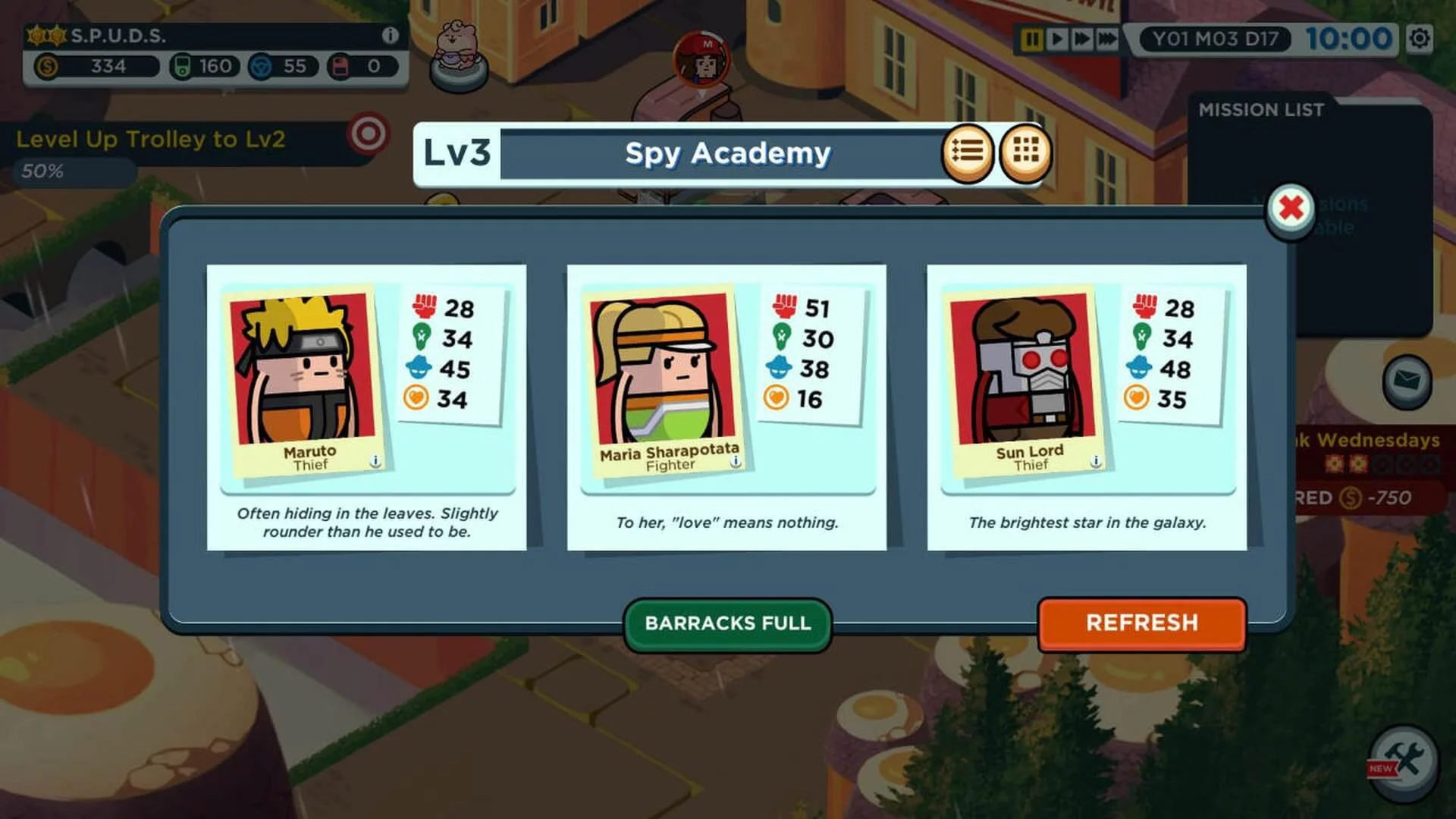
Task: Close the recruit panel with red X
Action: [x=1291, y=209]
